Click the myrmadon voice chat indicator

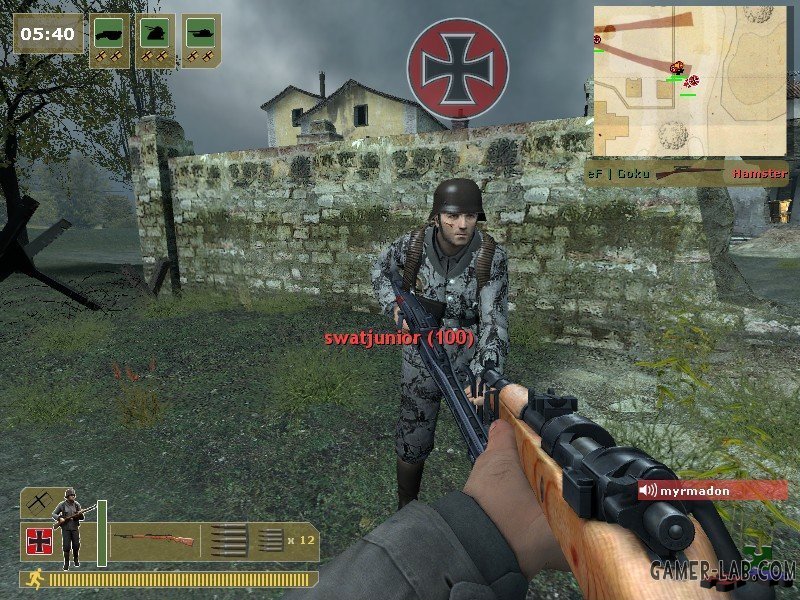click(712, 490)
